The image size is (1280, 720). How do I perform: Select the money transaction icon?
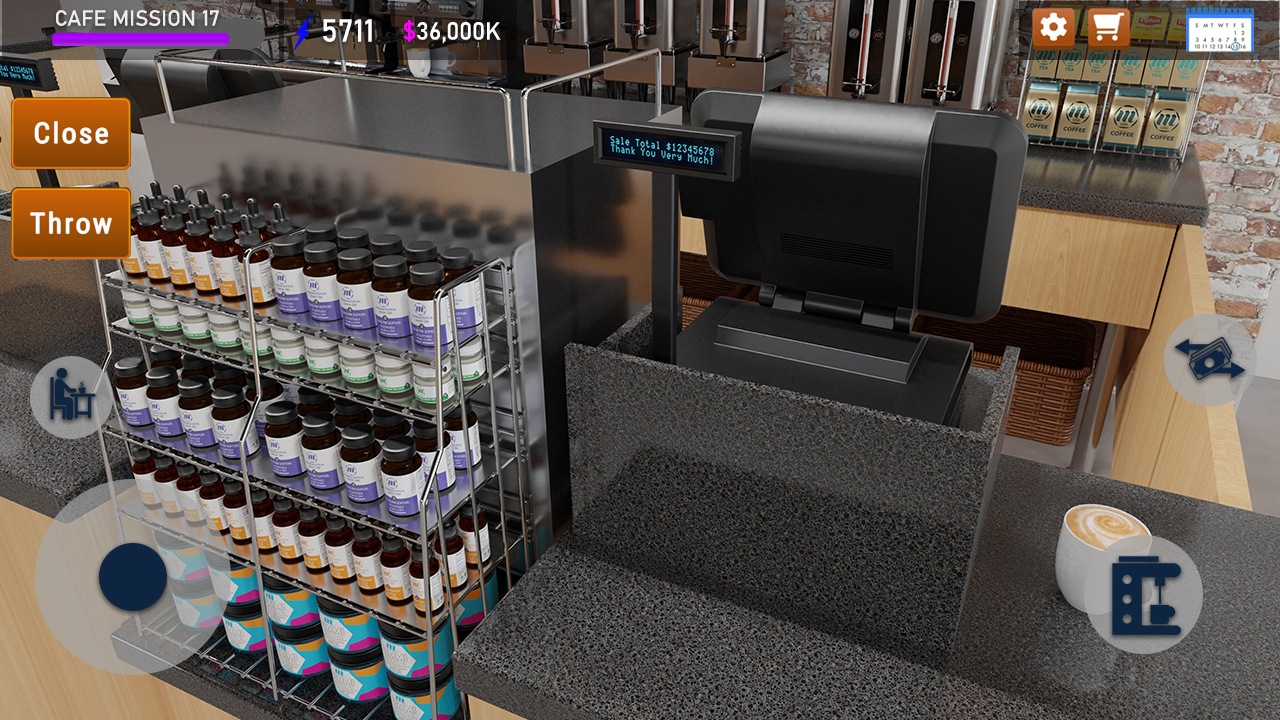[1209, 360]
